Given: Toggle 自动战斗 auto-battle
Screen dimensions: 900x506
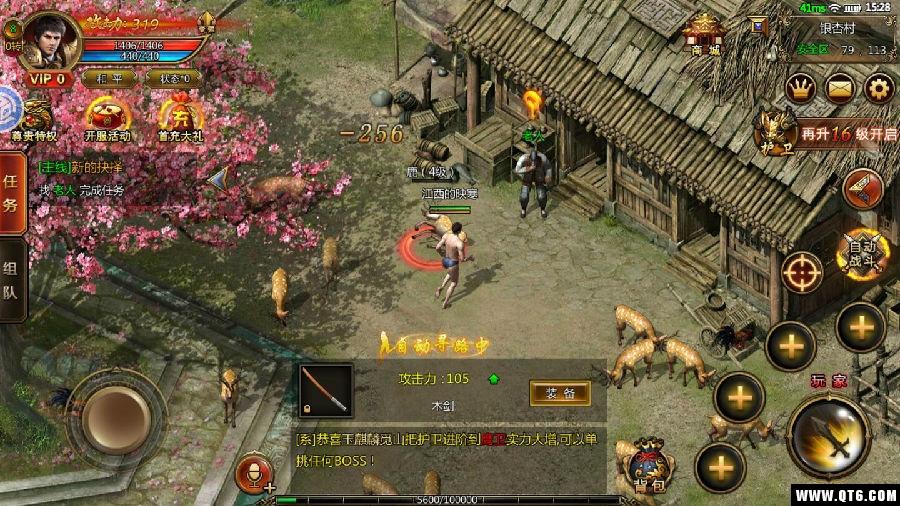Looking at the screenshot, I should click(860, 256).
